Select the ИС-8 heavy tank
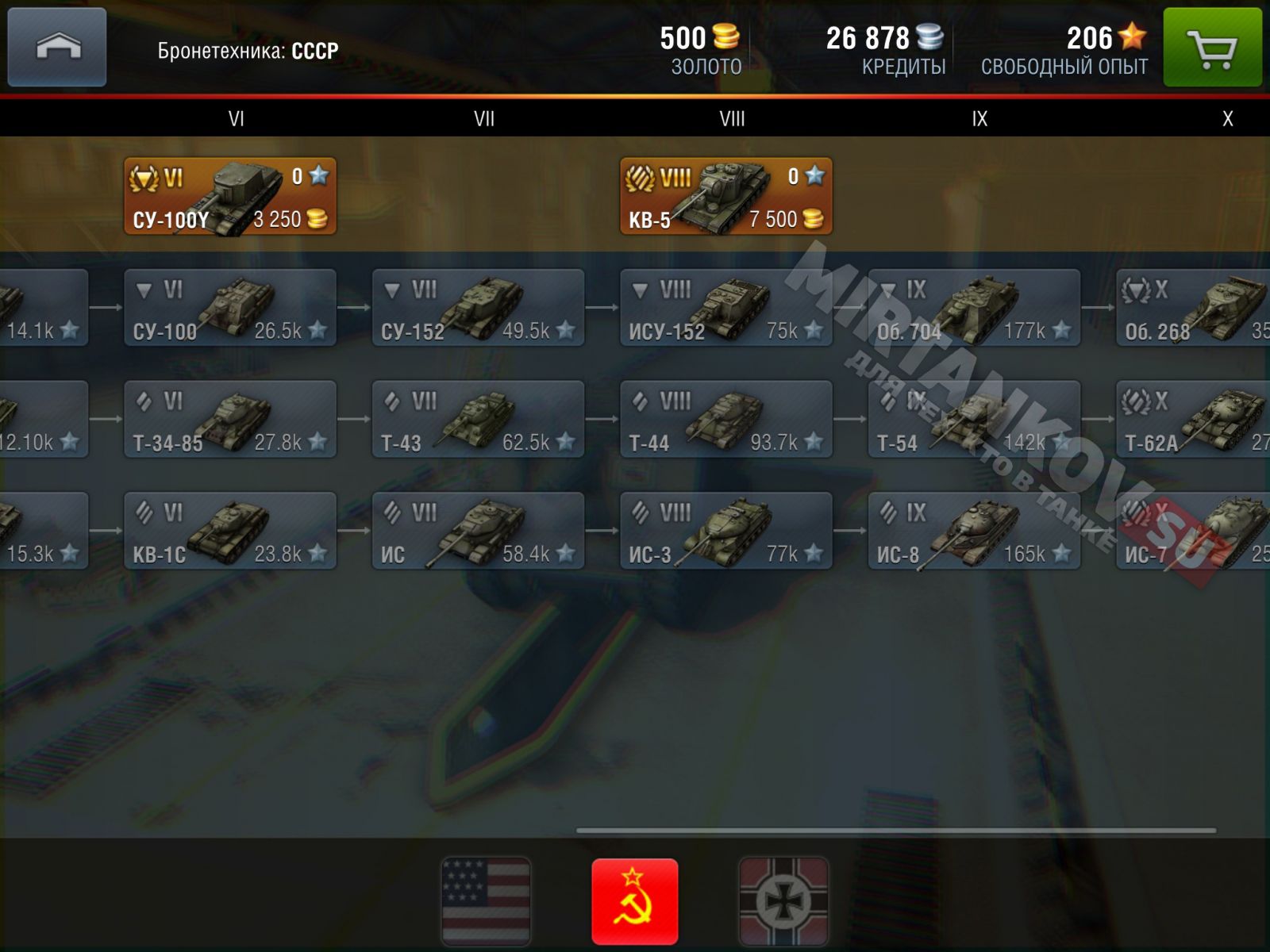Viewport: 1270px width, 952px height. (974, 531)
